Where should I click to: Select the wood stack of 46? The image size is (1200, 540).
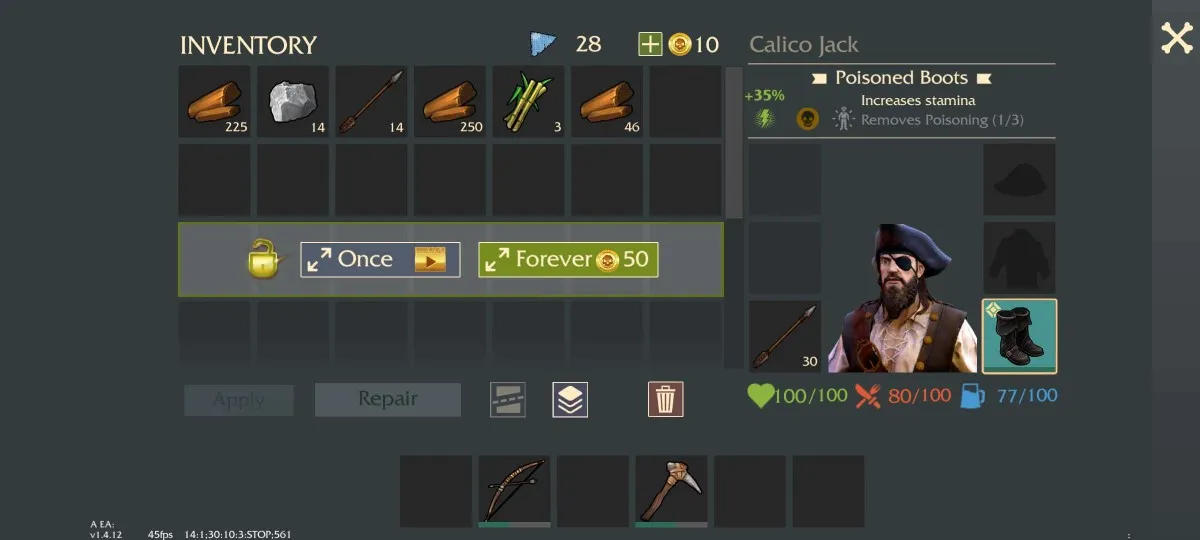point(607,101)
